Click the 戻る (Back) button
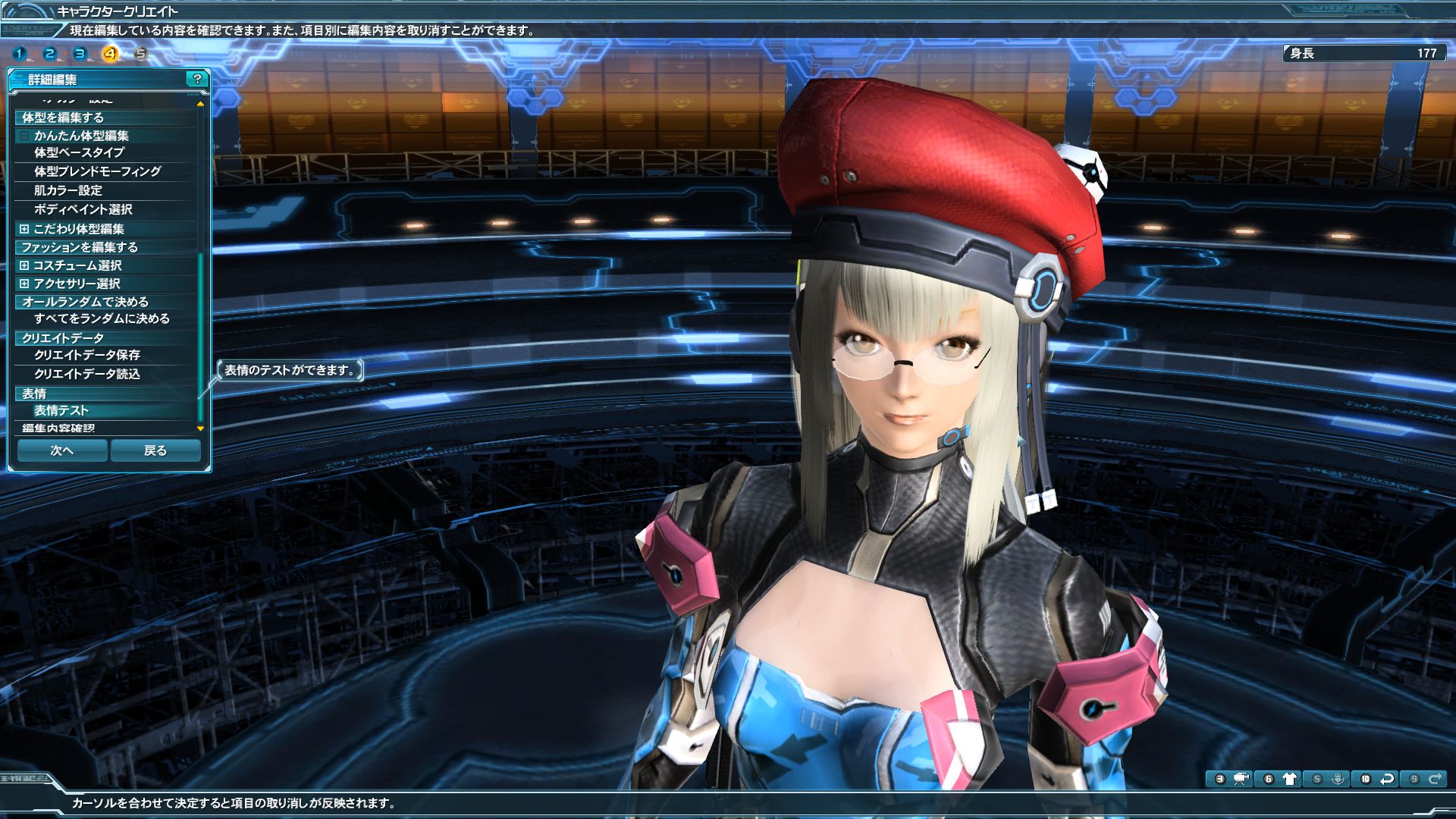This screenshot has width=1456, height=819. [155, 450]
